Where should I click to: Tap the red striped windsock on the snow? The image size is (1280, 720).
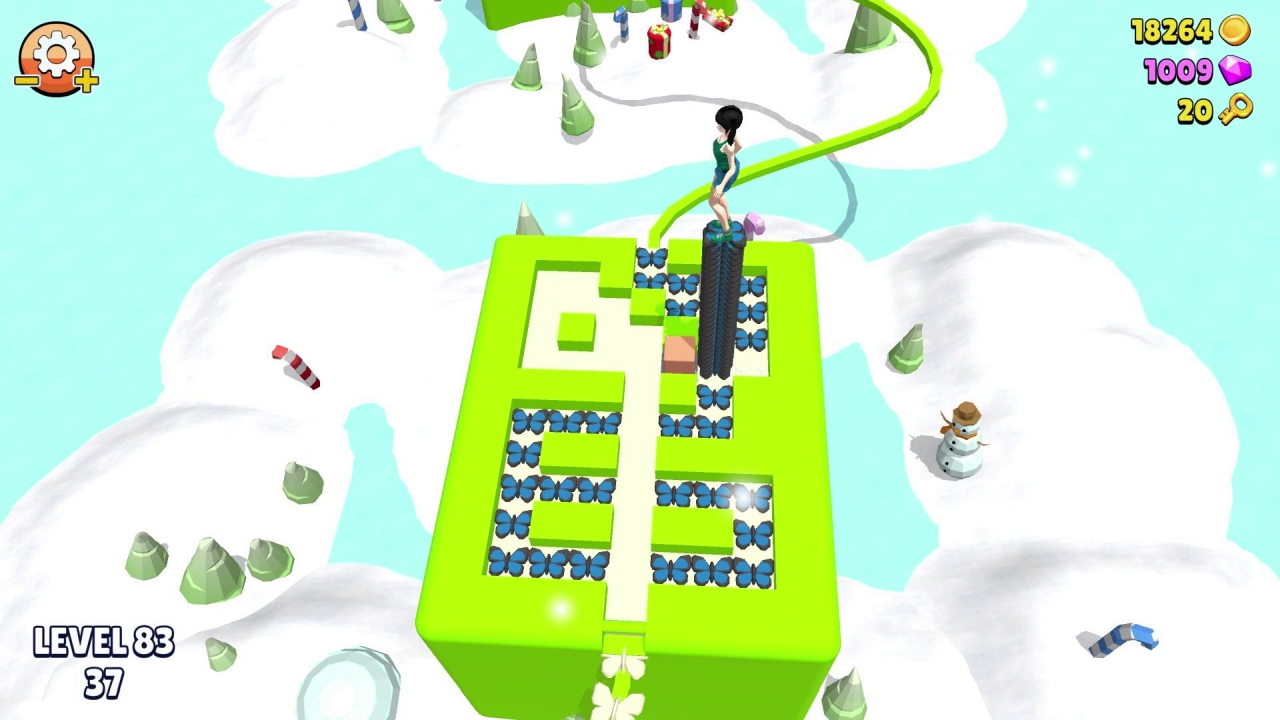(296, 366)
